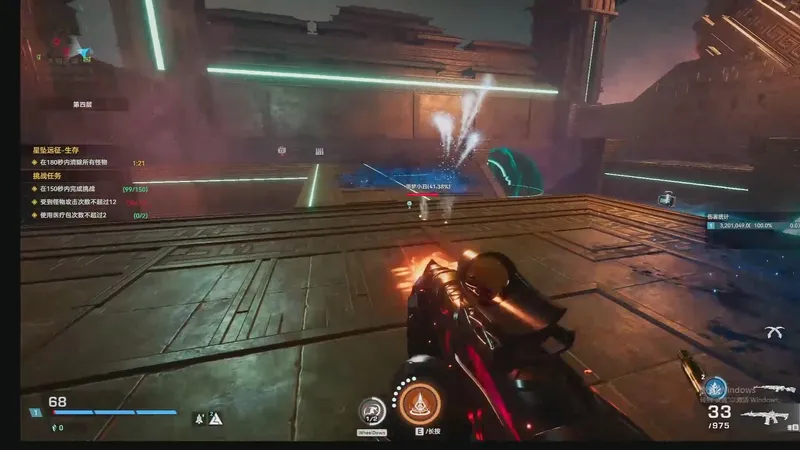This screenshot has width=800, height=450.
Task: Click the crossed-blades melee icon
Action: tap(773, 332)
